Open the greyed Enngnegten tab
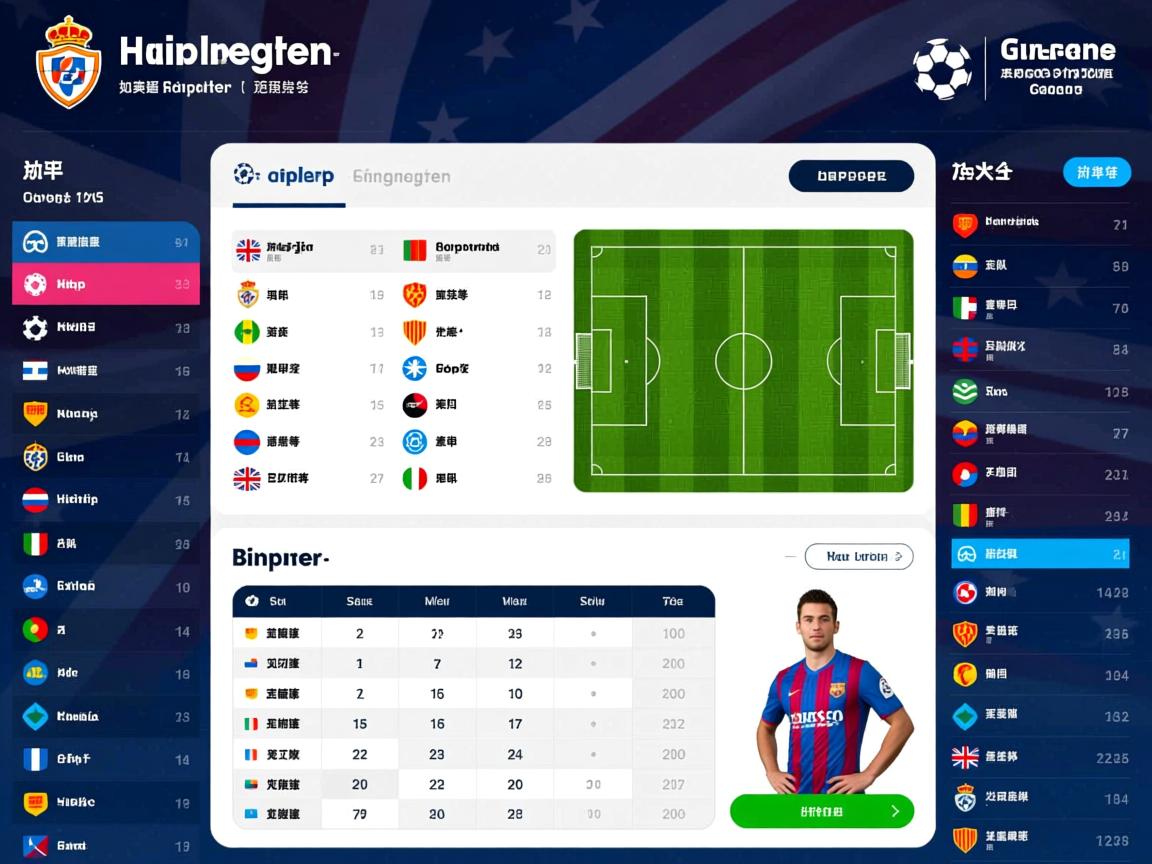The image size is (1152, 864). (401, 176)
